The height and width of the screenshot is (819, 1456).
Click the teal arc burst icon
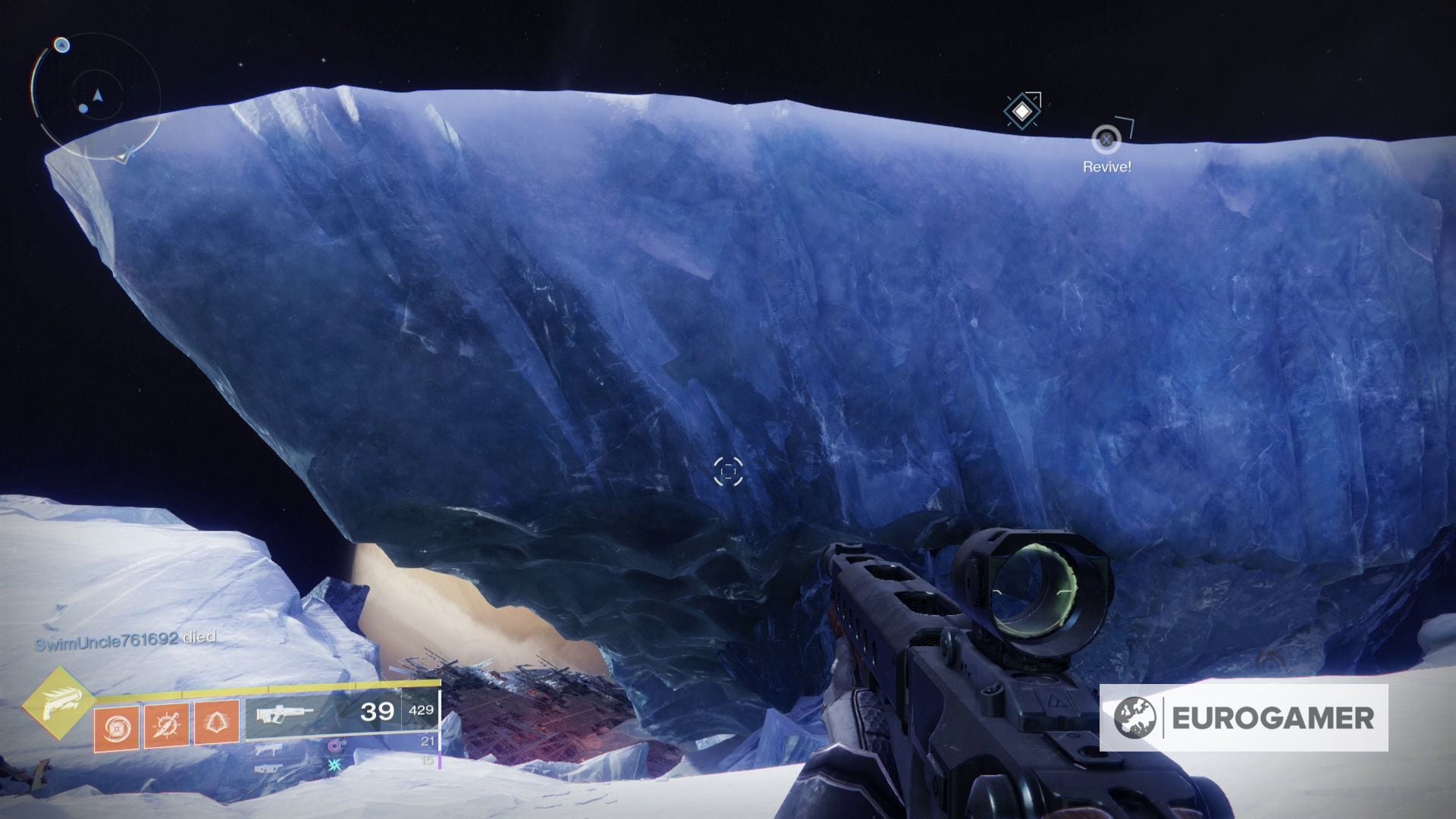[334, 765]
